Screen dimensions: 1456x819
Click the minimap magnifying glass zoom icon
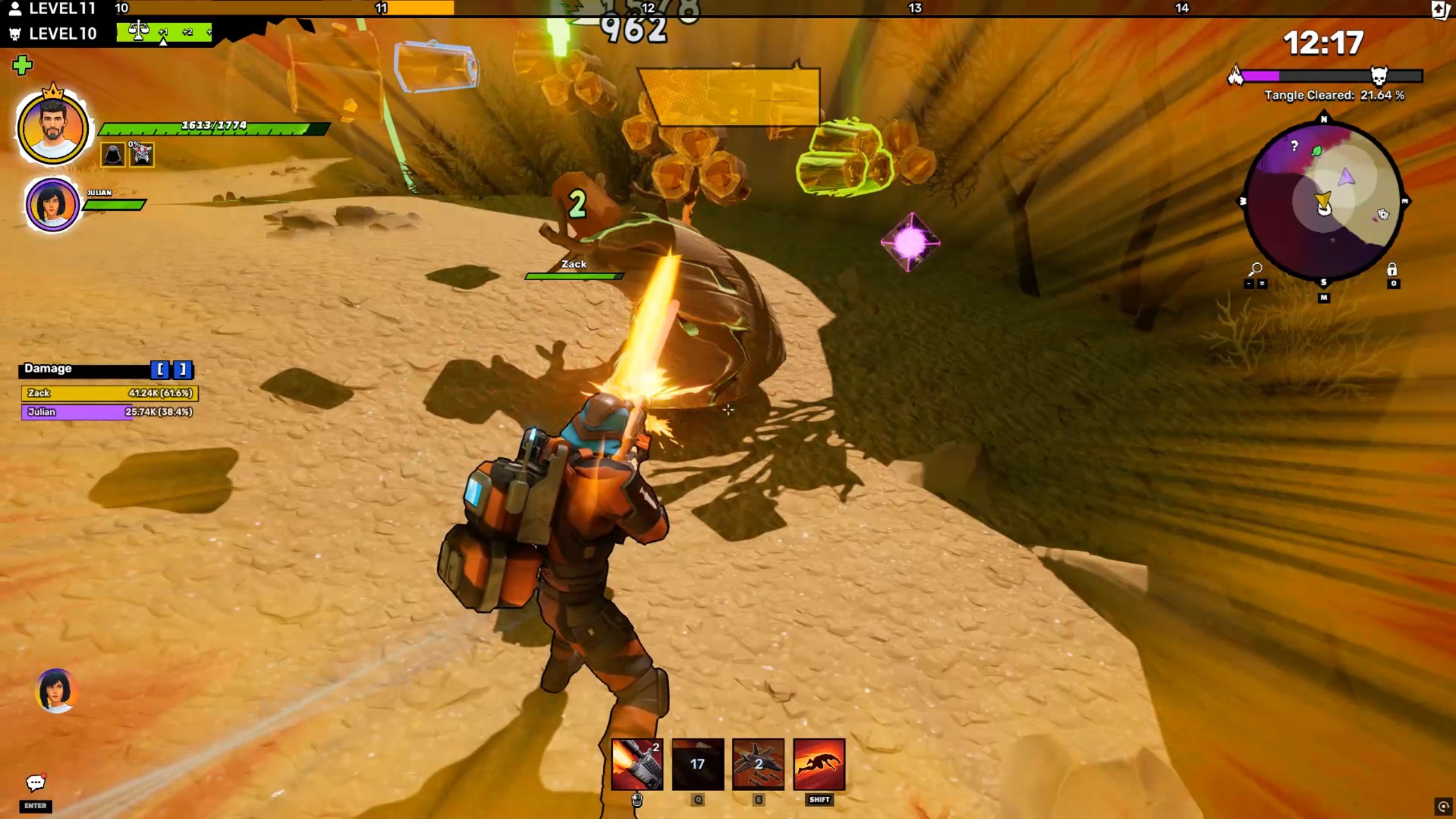click(x=1255, y=268)
